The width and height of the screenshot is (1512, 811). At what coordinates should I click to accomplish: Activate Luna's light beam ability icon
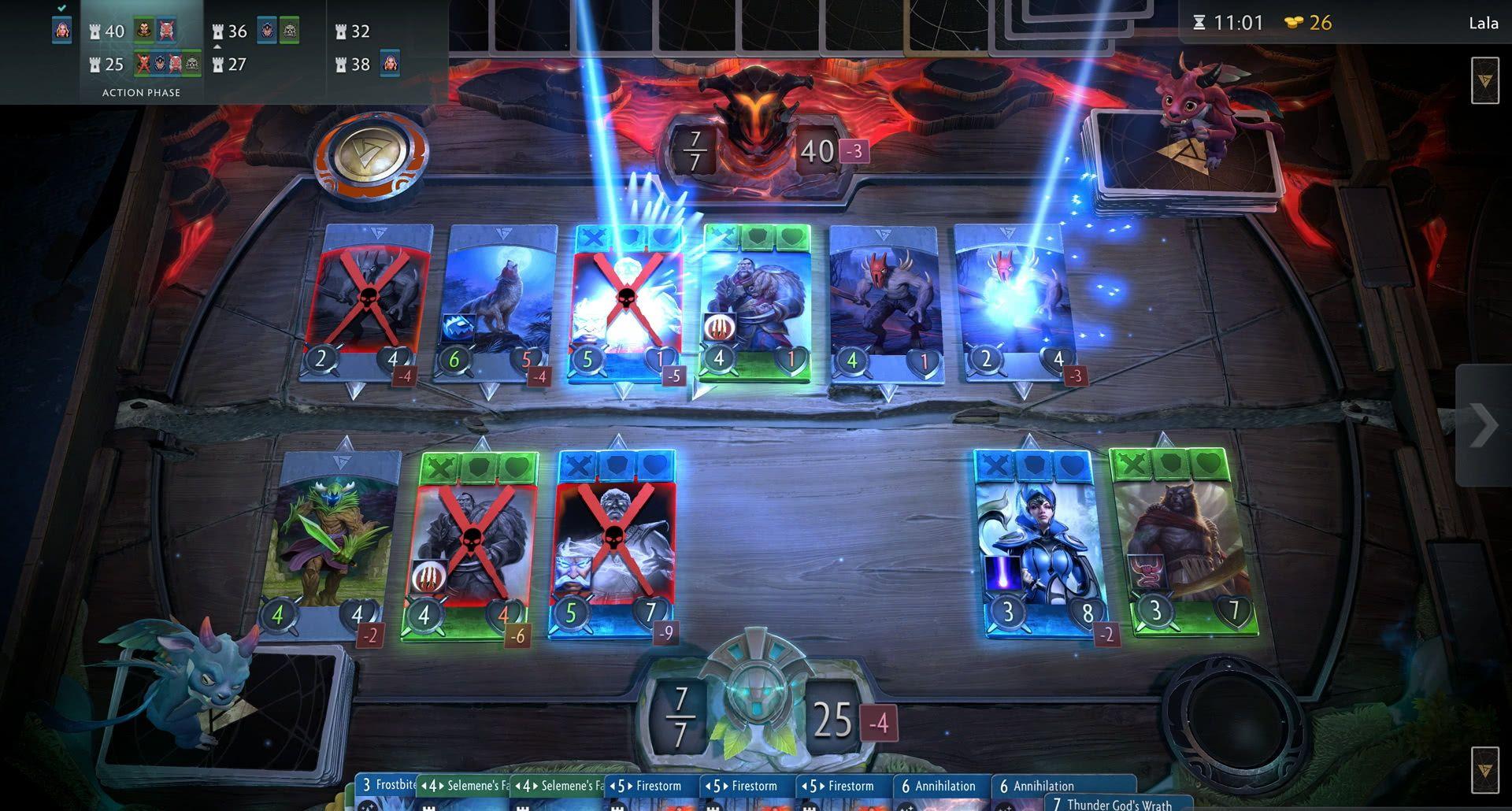coord(1002,572)
